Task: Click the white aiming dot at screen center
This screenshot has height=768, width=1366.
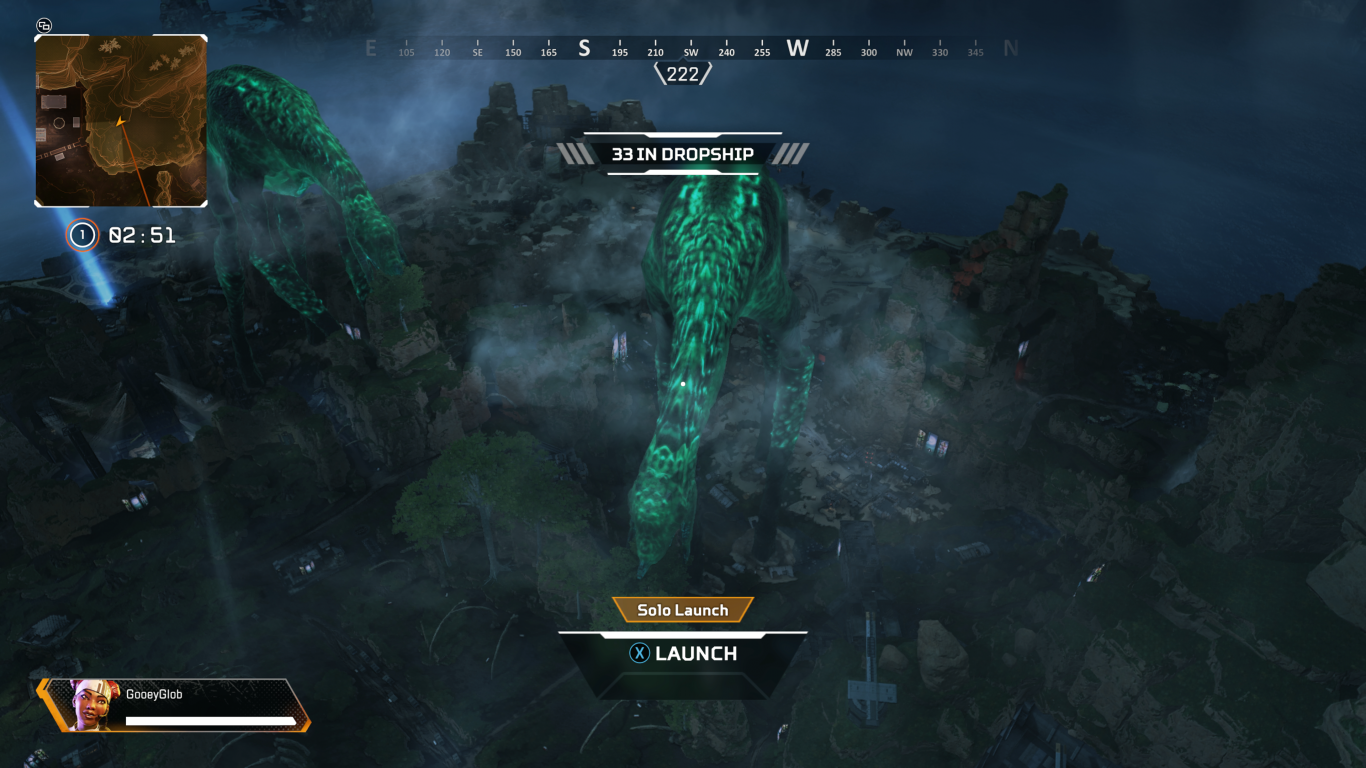Action: coord(683,383)
